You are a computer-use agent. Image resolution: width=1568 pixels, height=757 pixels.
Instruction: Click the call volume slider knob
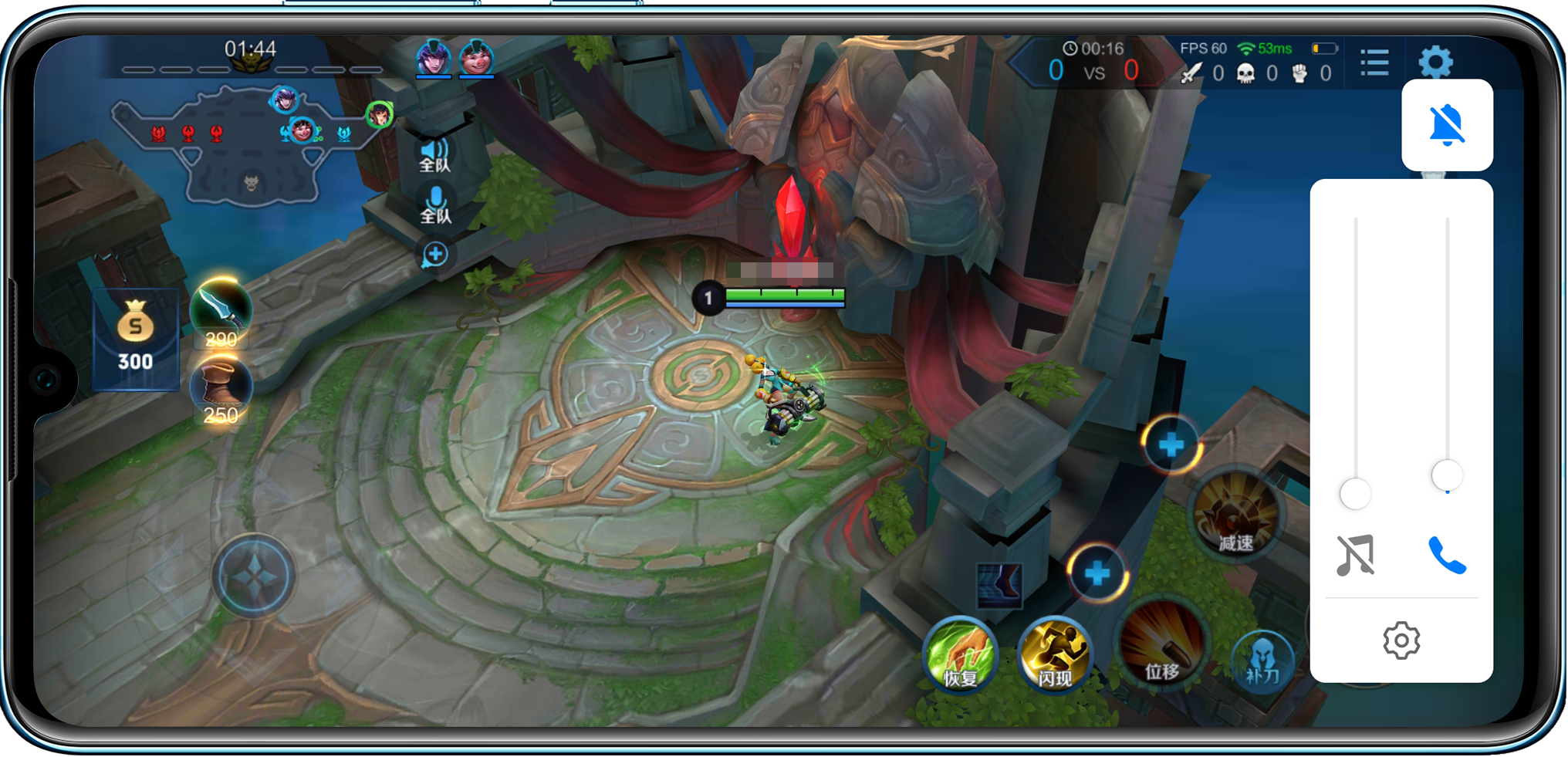pyautogui.click(x=1447, y=475)
